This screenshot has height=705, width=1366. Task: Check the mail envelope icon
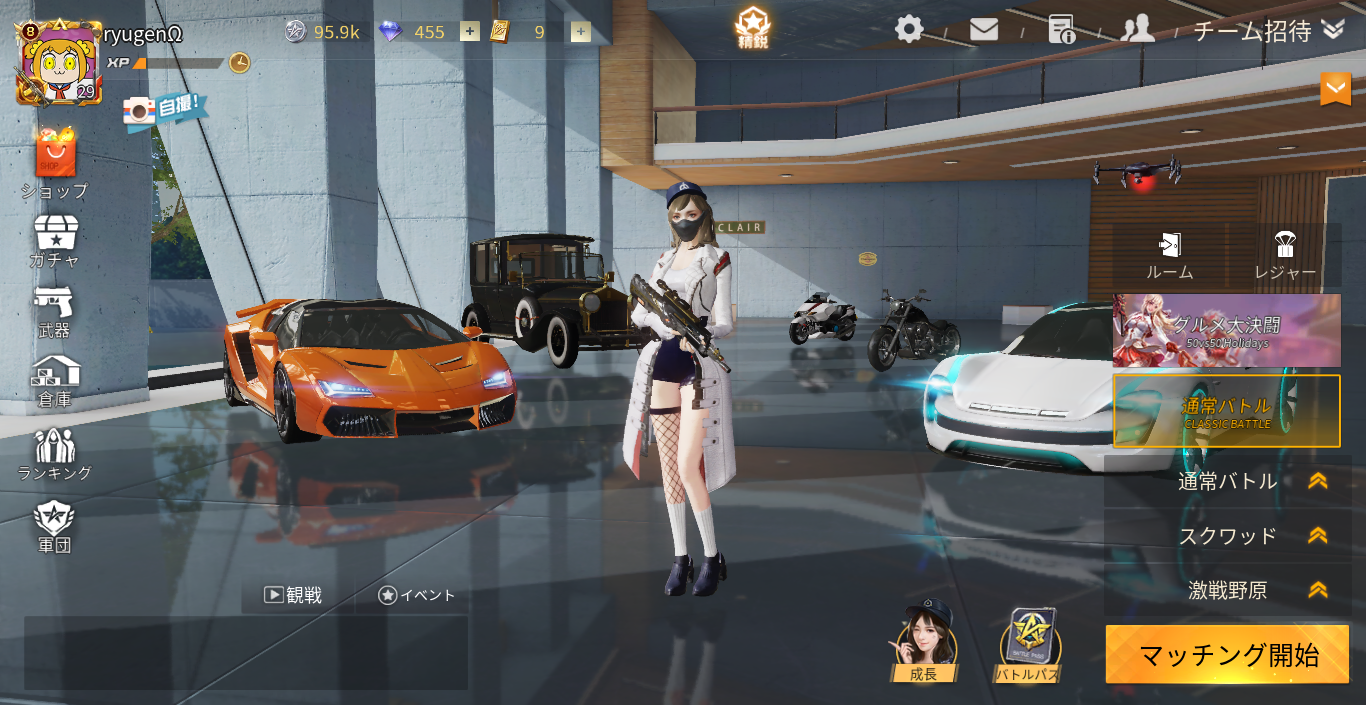coord(983,30)
